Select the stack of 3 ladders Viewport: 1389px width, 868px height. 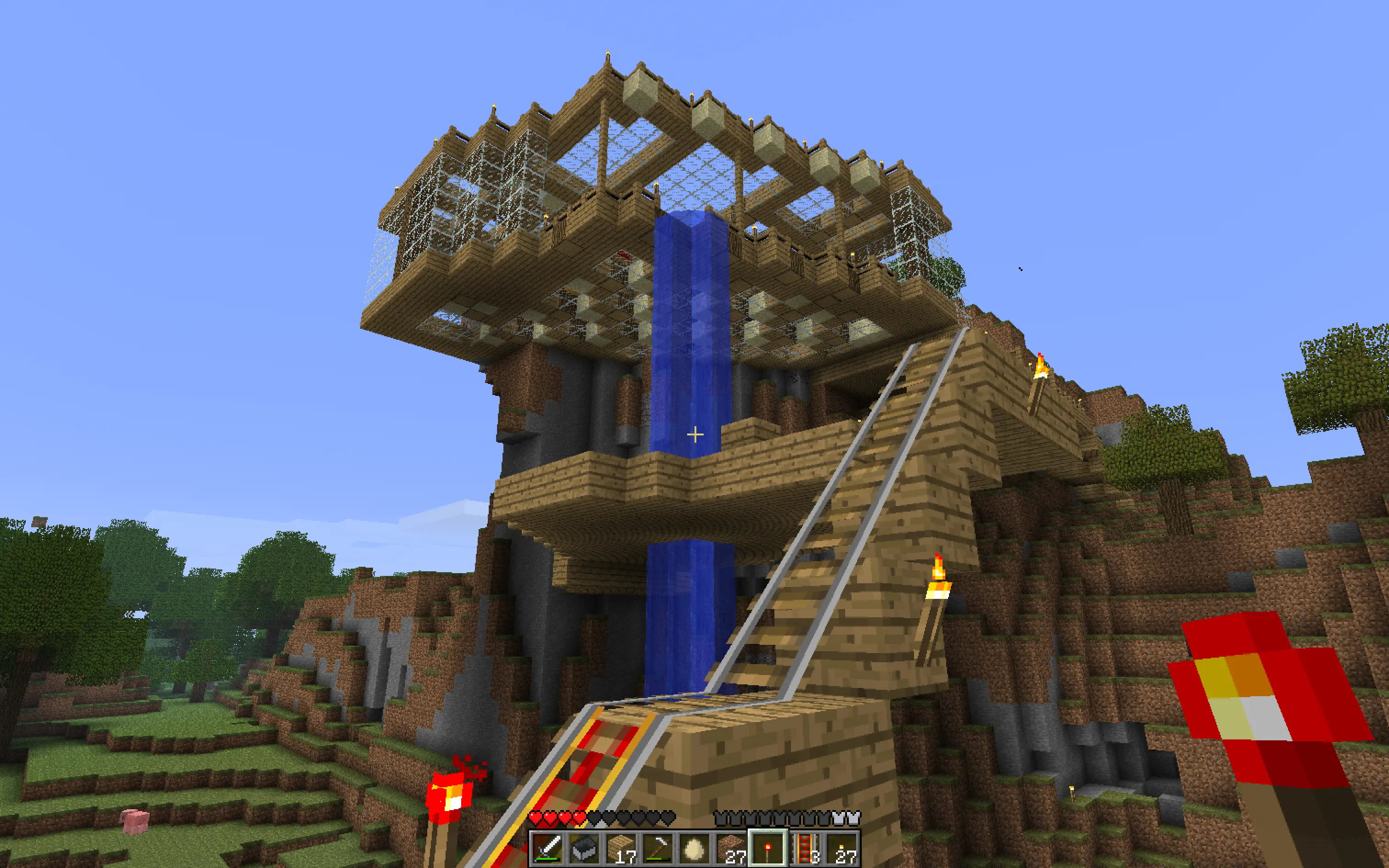[x=805, y=848]
